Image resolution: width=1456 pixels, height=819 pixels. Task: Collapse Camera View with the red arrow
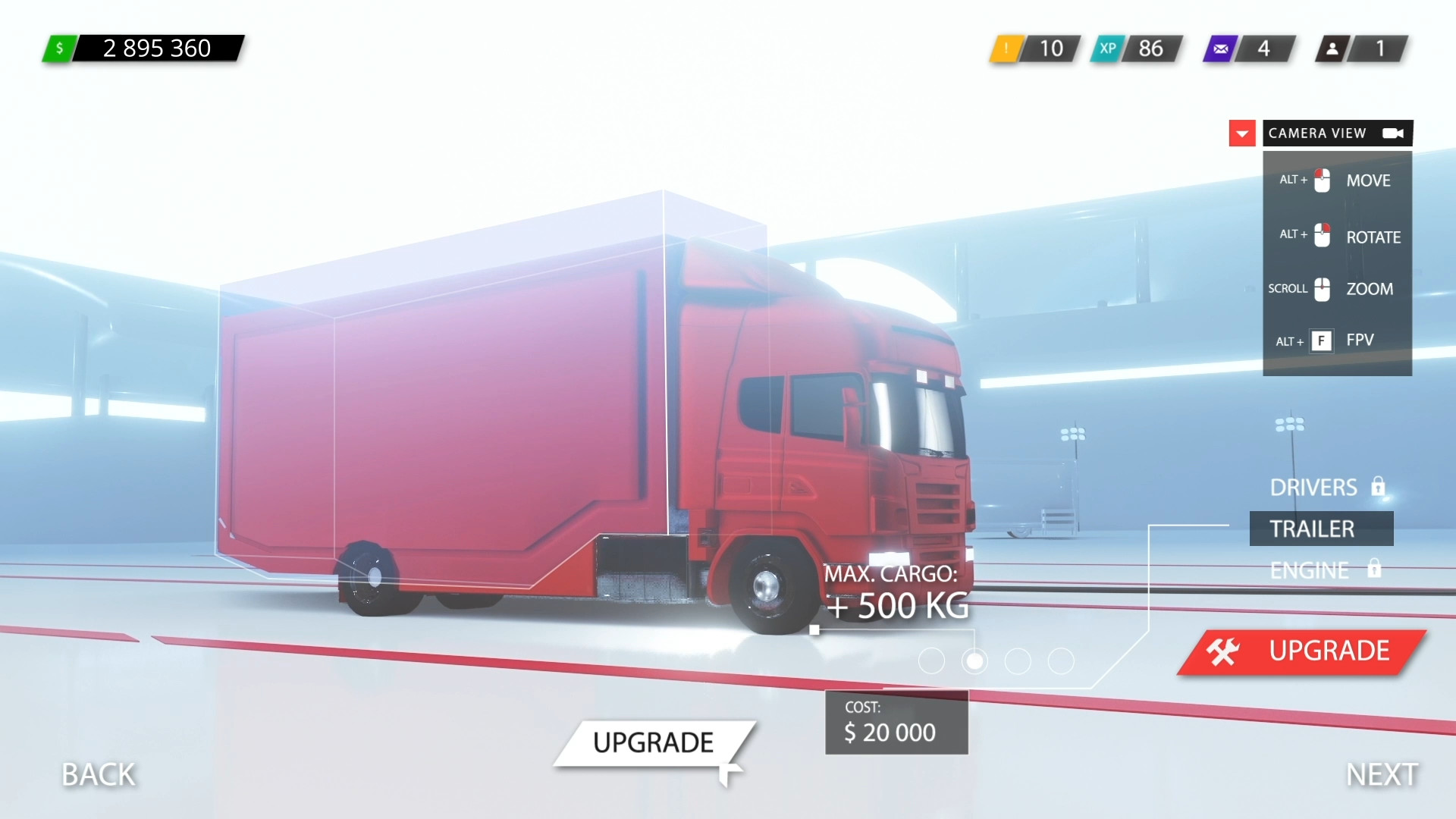1242,133
